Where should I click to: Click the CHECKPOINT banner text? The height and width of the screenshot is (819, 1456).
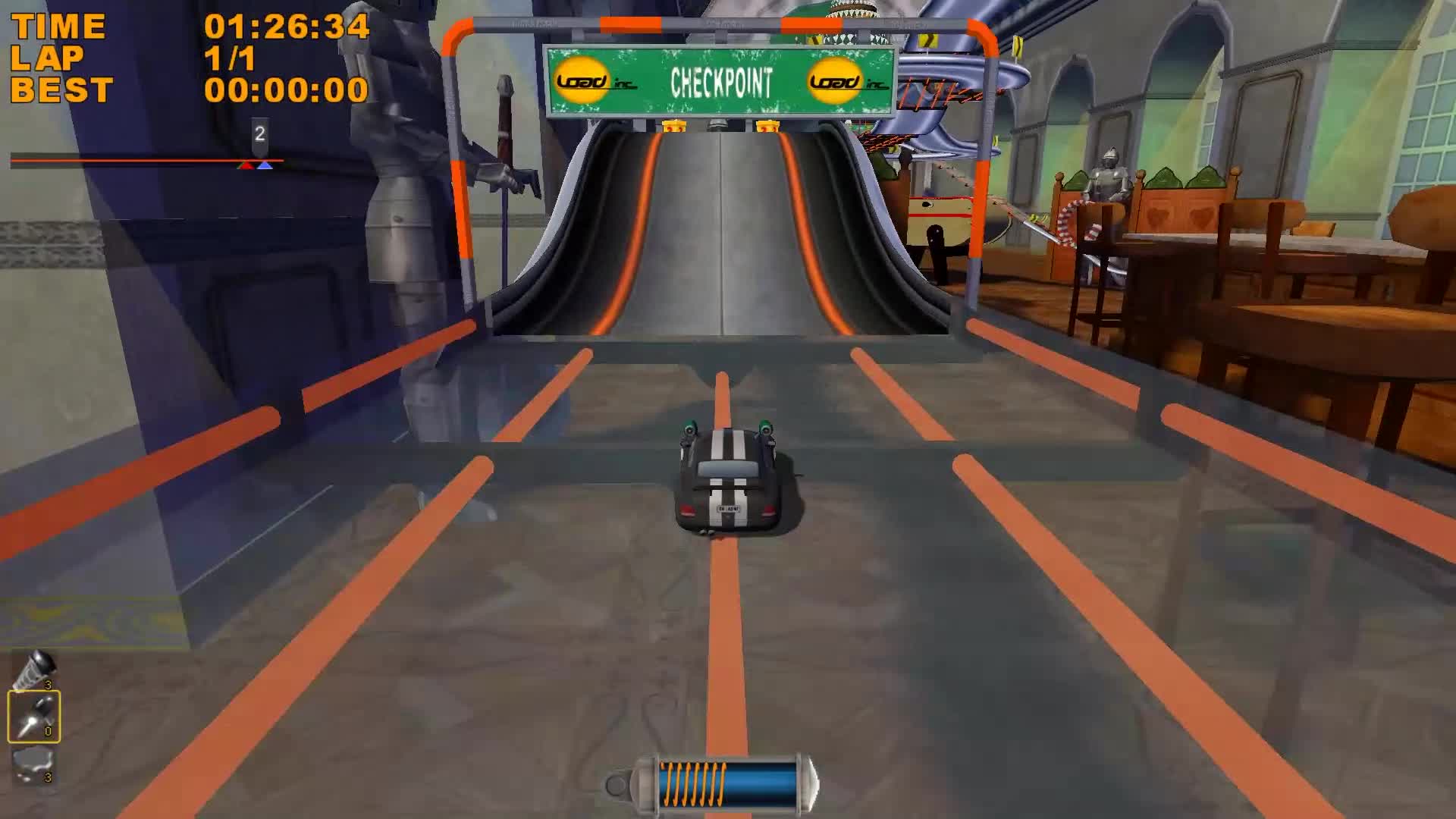[722, 83]
